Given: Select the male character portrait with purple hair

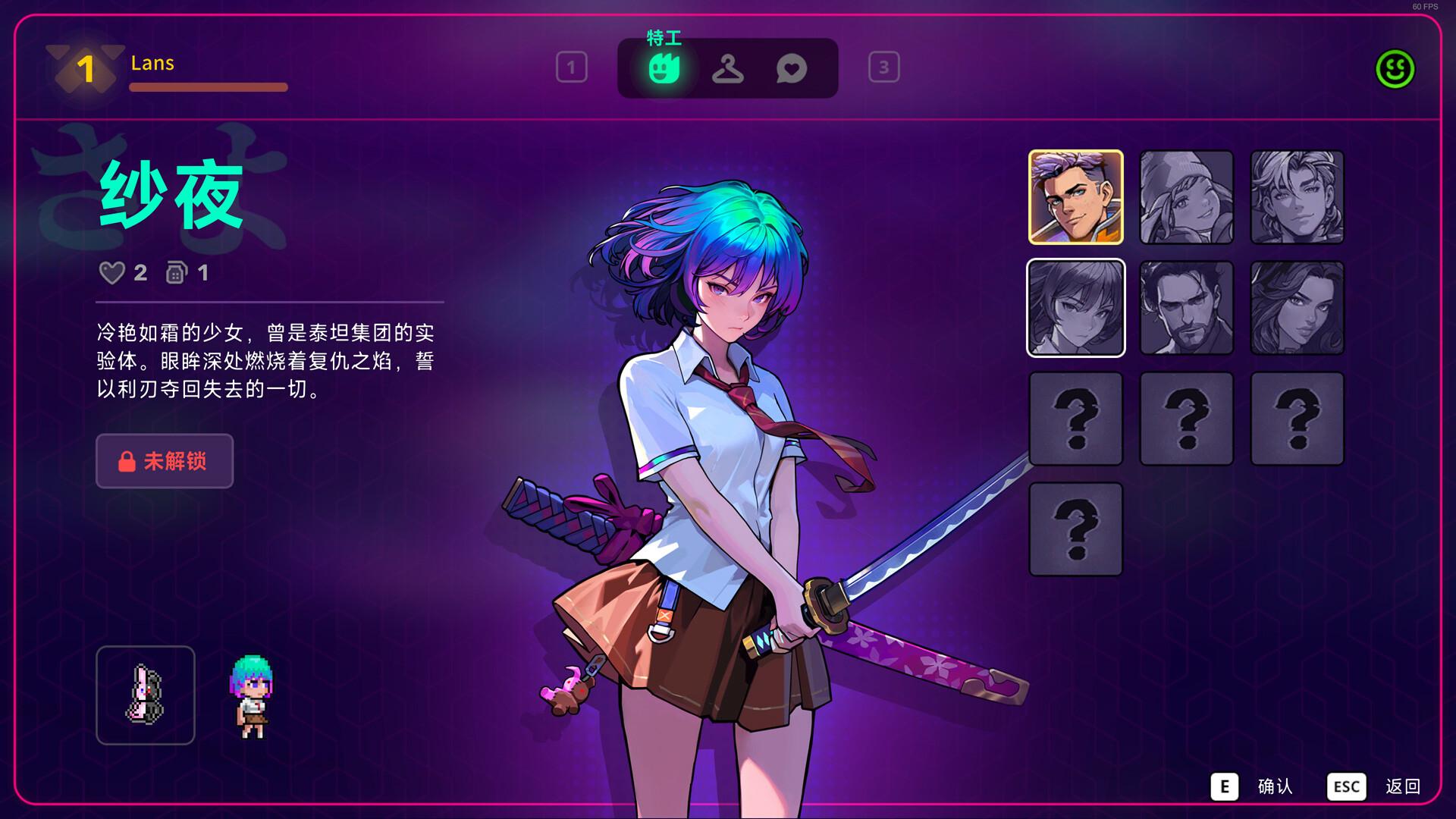Looking at the screenshot, I should (x=1076, y=198).
